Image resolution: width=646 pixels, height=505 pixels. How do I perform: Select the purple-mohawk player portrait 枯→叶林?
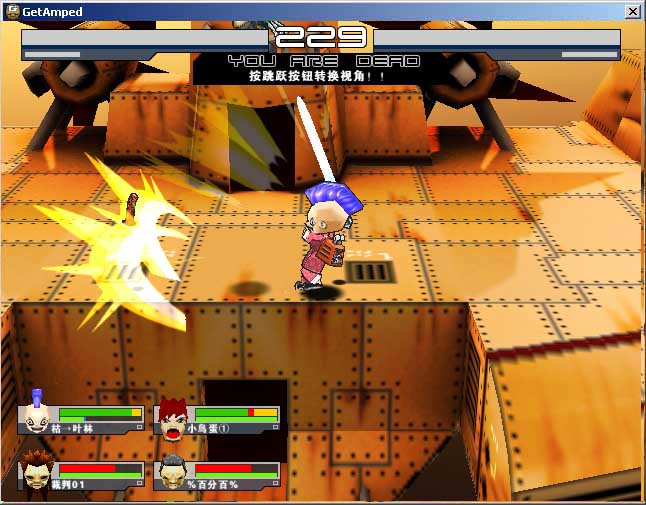pos(37,415)
